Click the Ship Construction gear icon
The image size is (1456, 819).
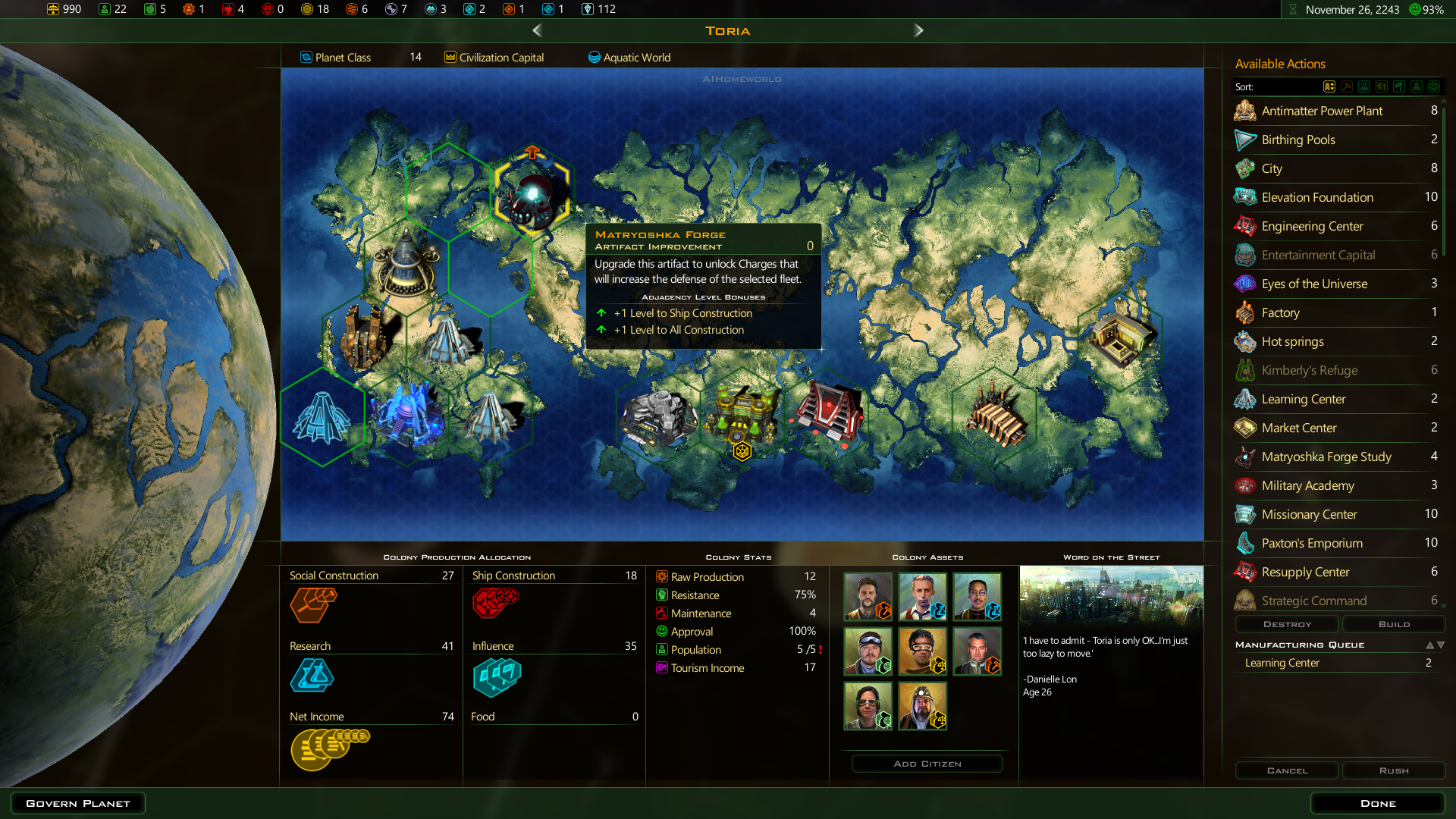pos(497,603)
